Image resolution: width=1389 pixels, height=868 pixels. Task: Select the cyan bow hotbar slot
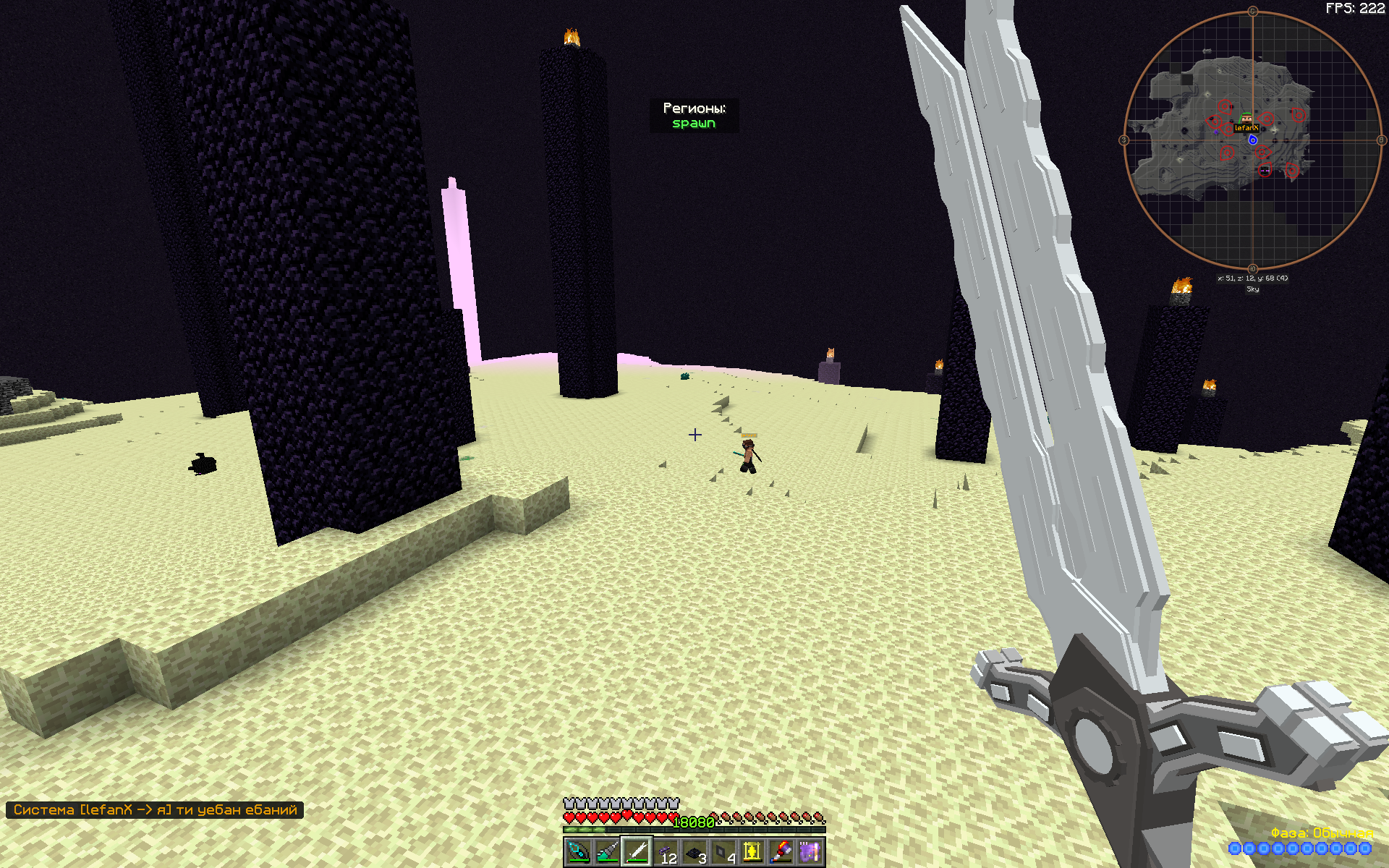click(579, 851)
